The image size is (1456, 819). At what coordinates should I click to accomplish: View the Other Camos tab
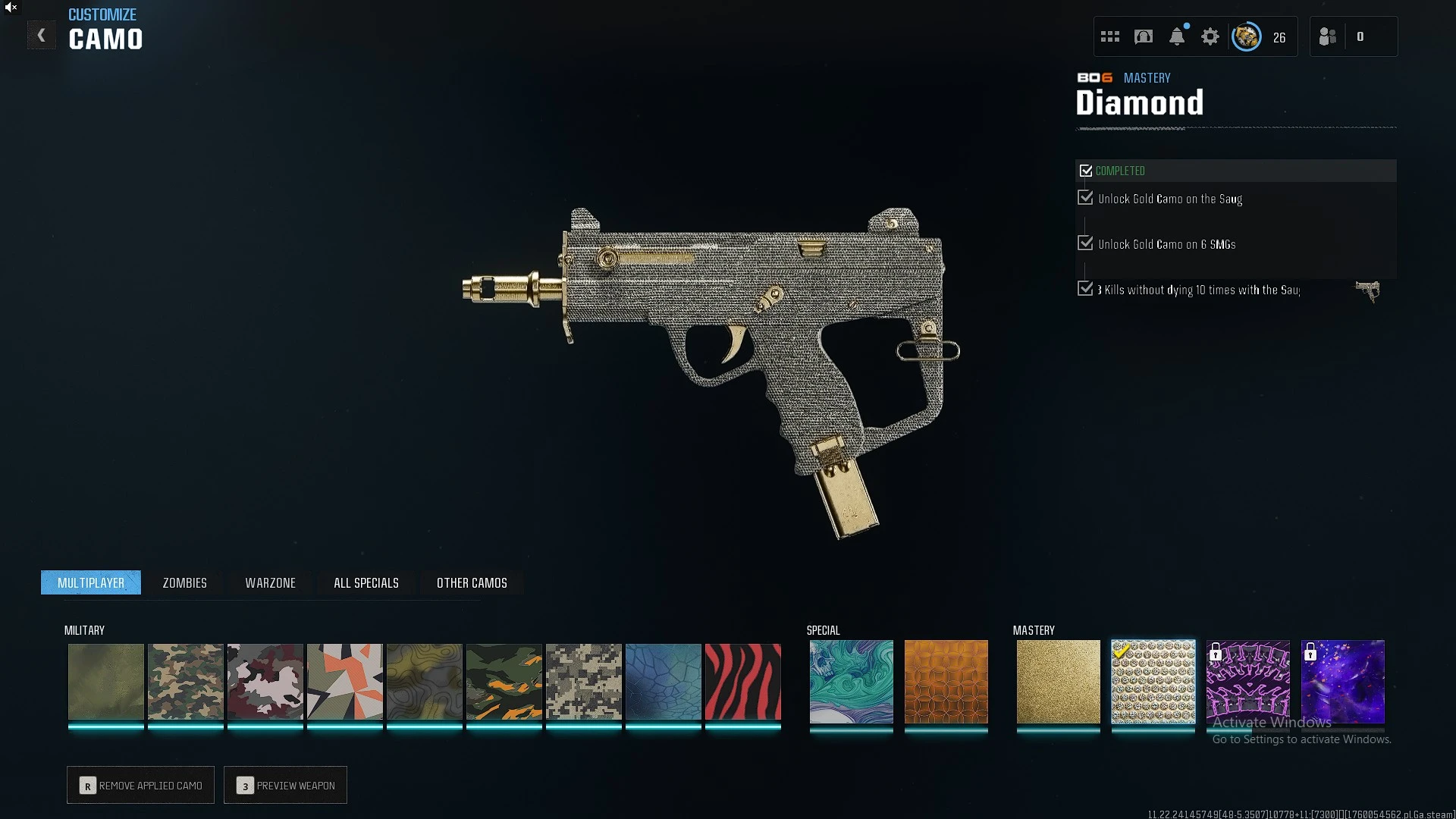(x=472, y=582)
